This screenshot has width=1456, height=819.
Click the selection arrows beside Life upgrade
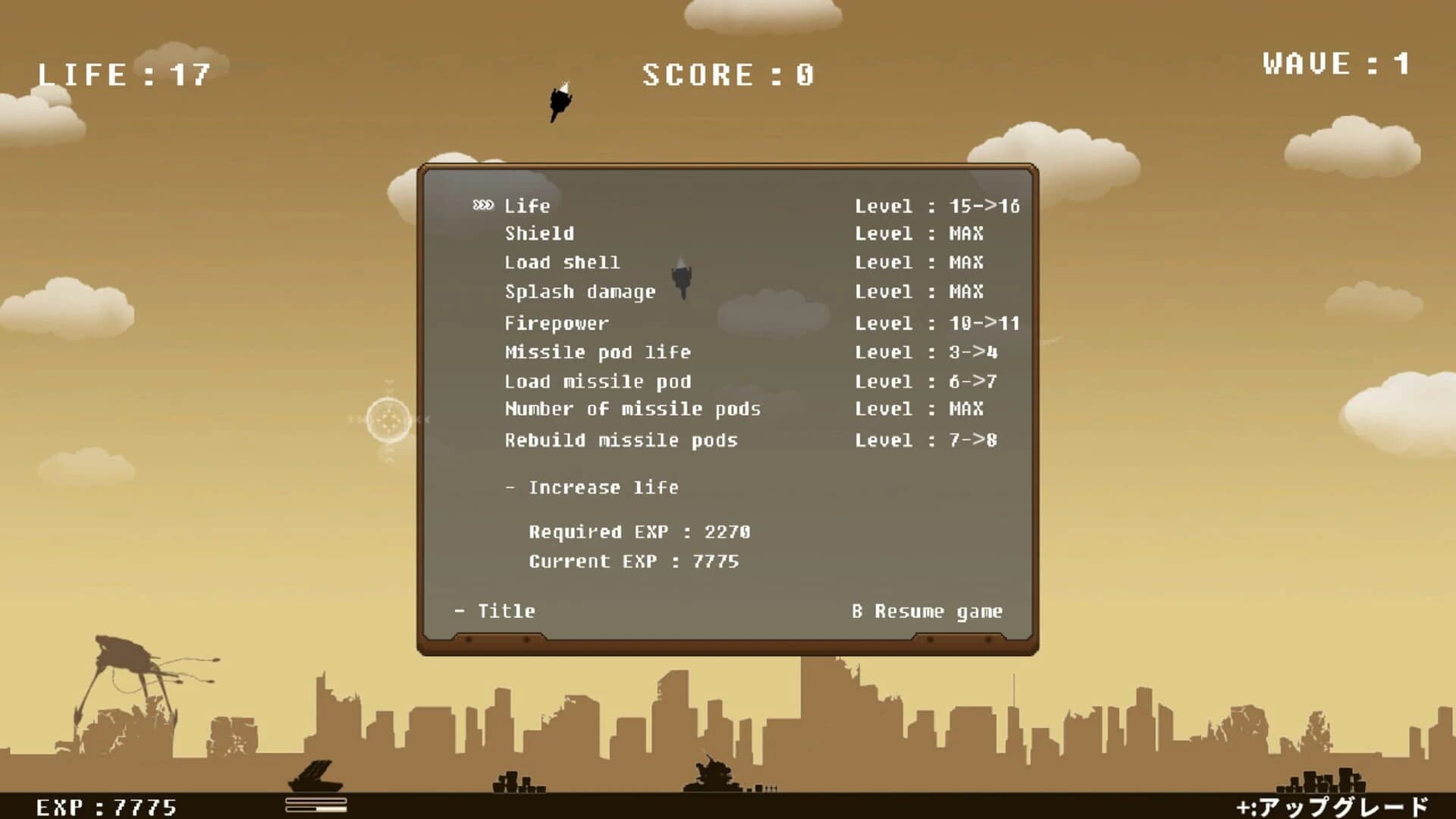click(x=482, y=205)
